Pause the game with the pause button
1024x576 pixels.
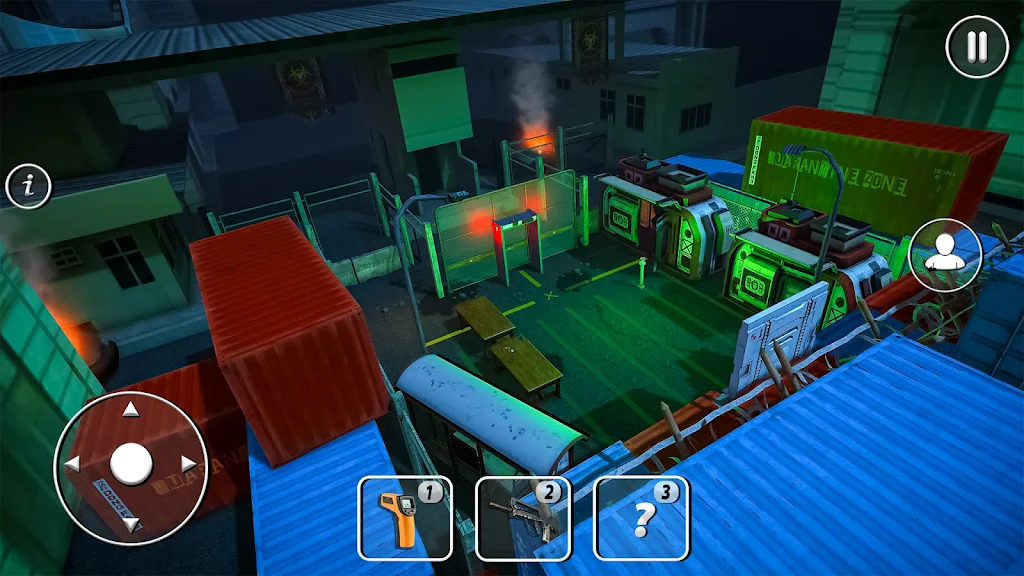point(977,47)
